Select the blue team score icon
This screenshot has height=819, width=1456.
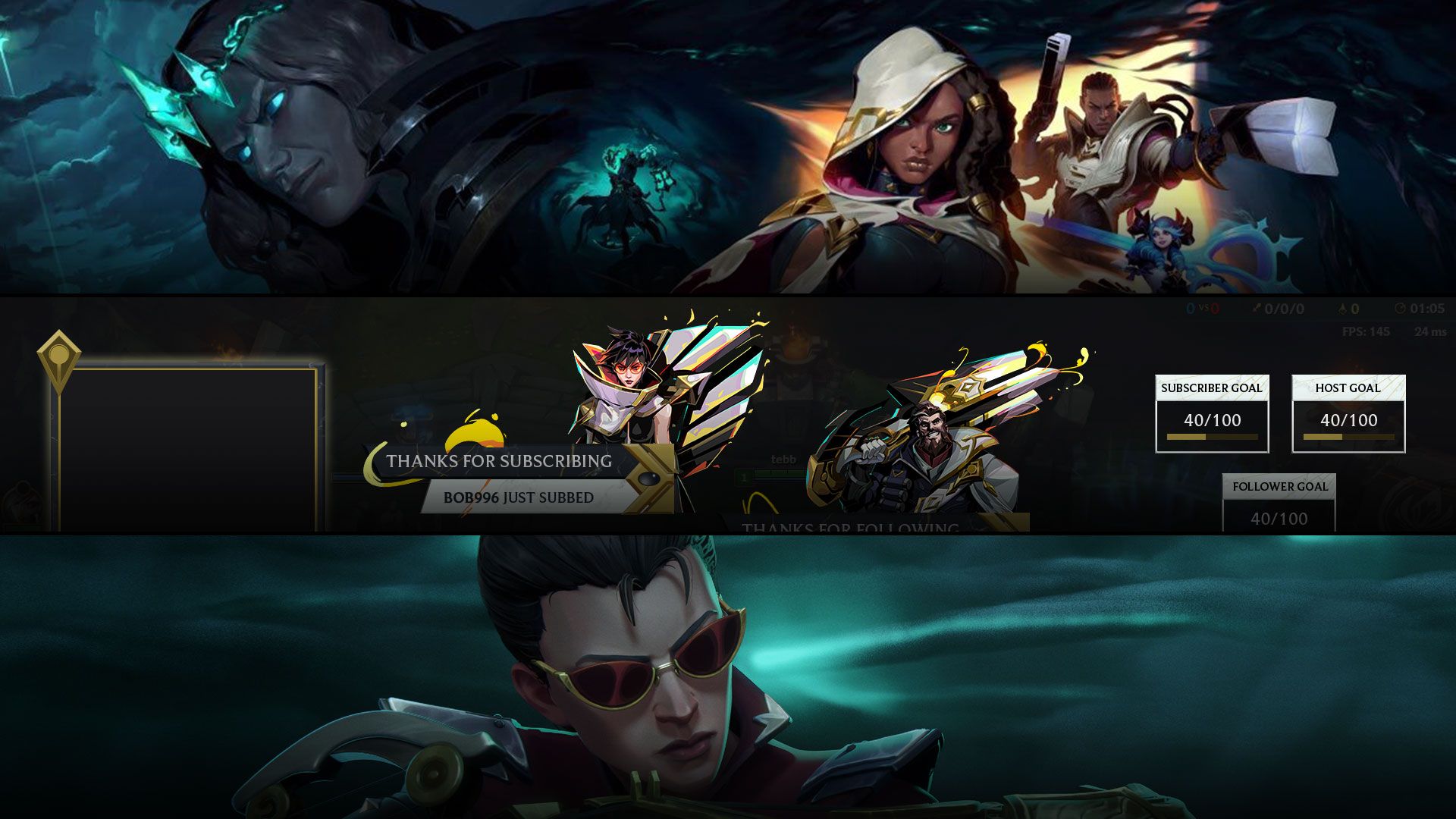pos(1189,308)
